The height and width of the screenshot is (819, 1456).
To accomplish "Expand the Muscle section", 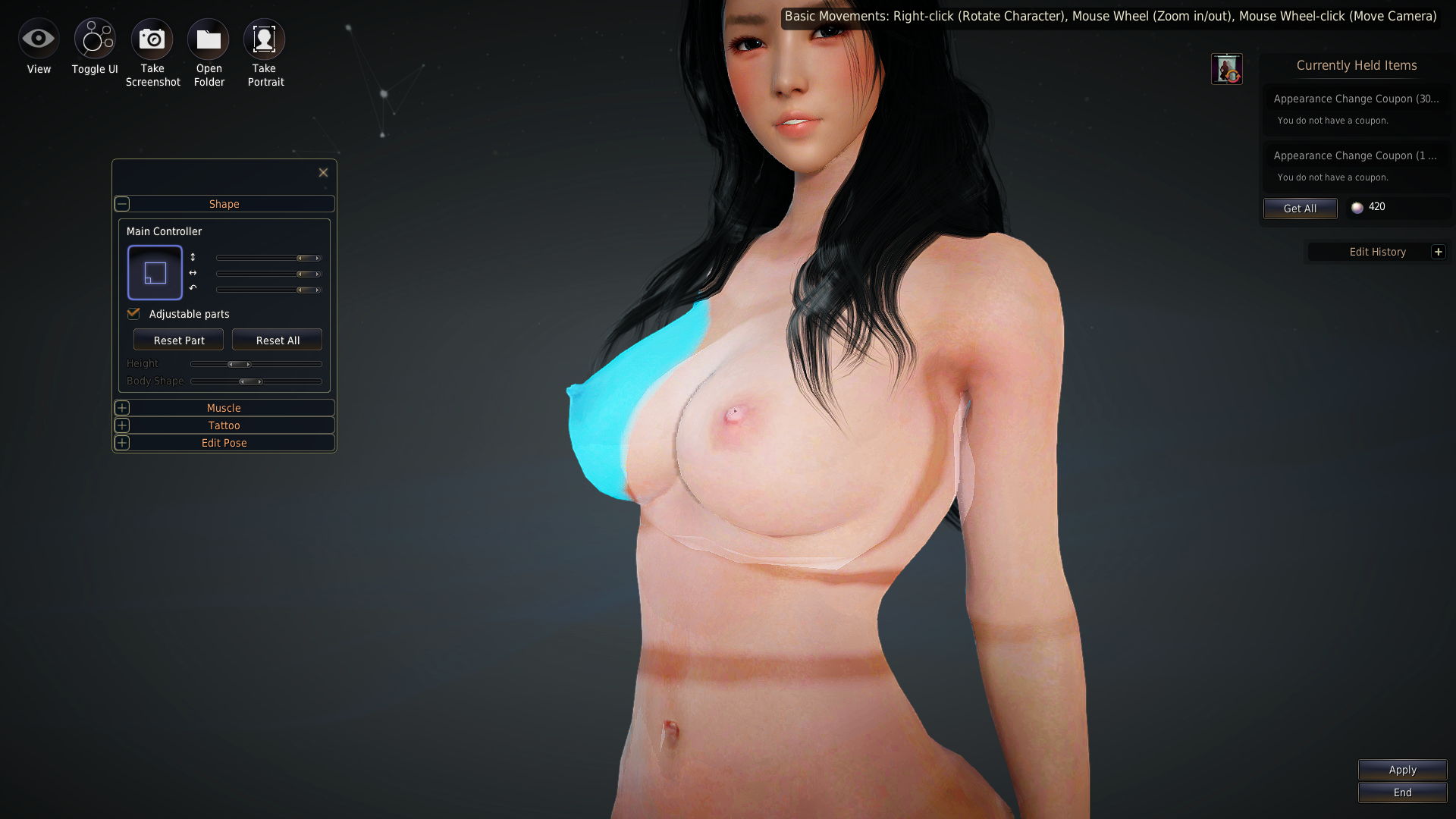I will (122, 408).
